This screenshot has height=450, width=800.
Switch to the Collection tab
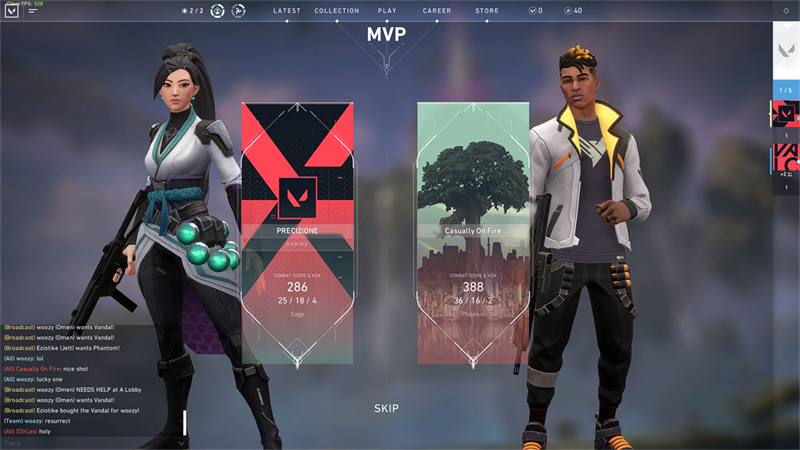(337, 11)
